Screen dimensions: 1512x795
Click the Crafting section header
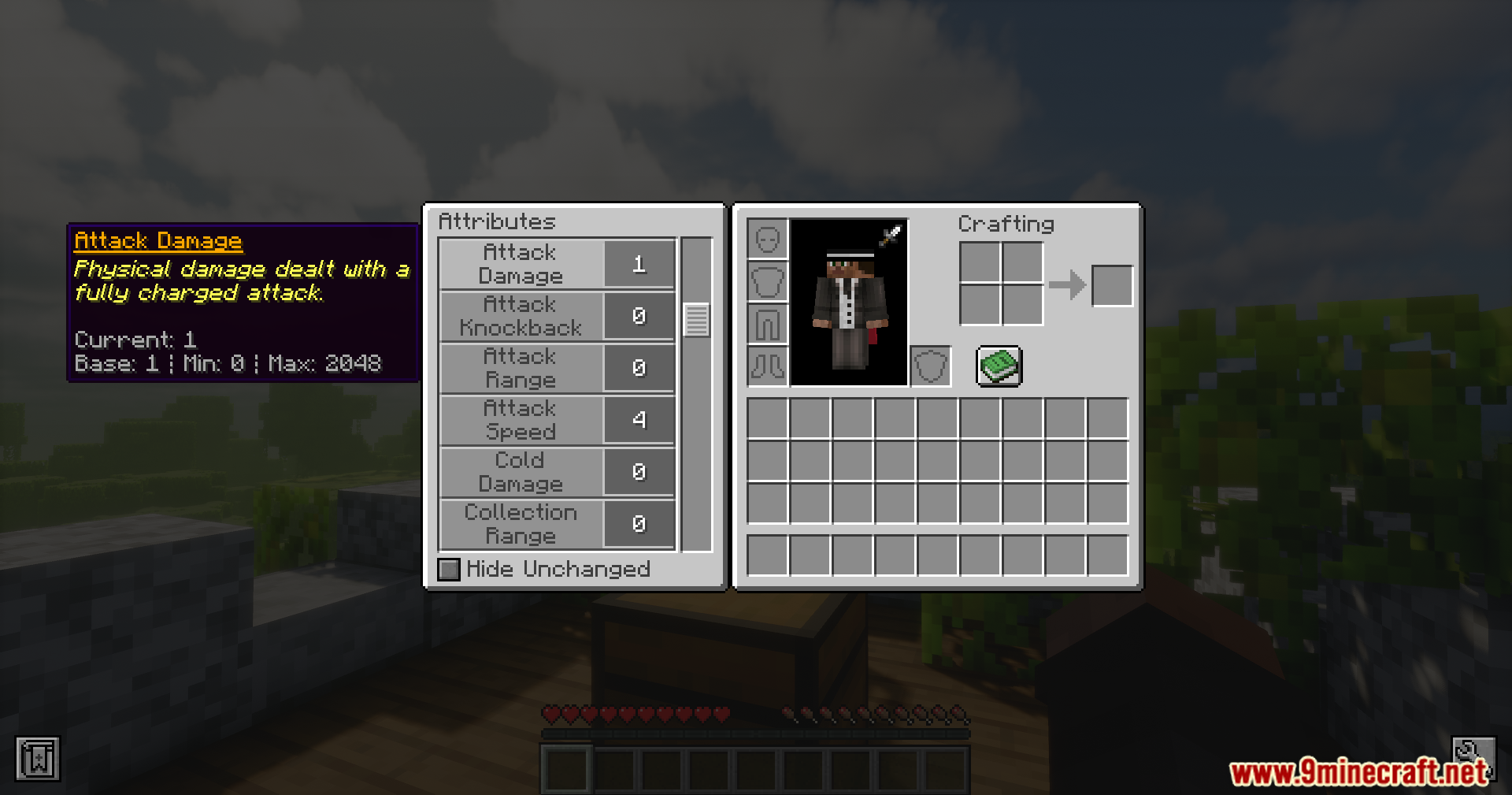pyautogui.click(x=1006, y=224)
